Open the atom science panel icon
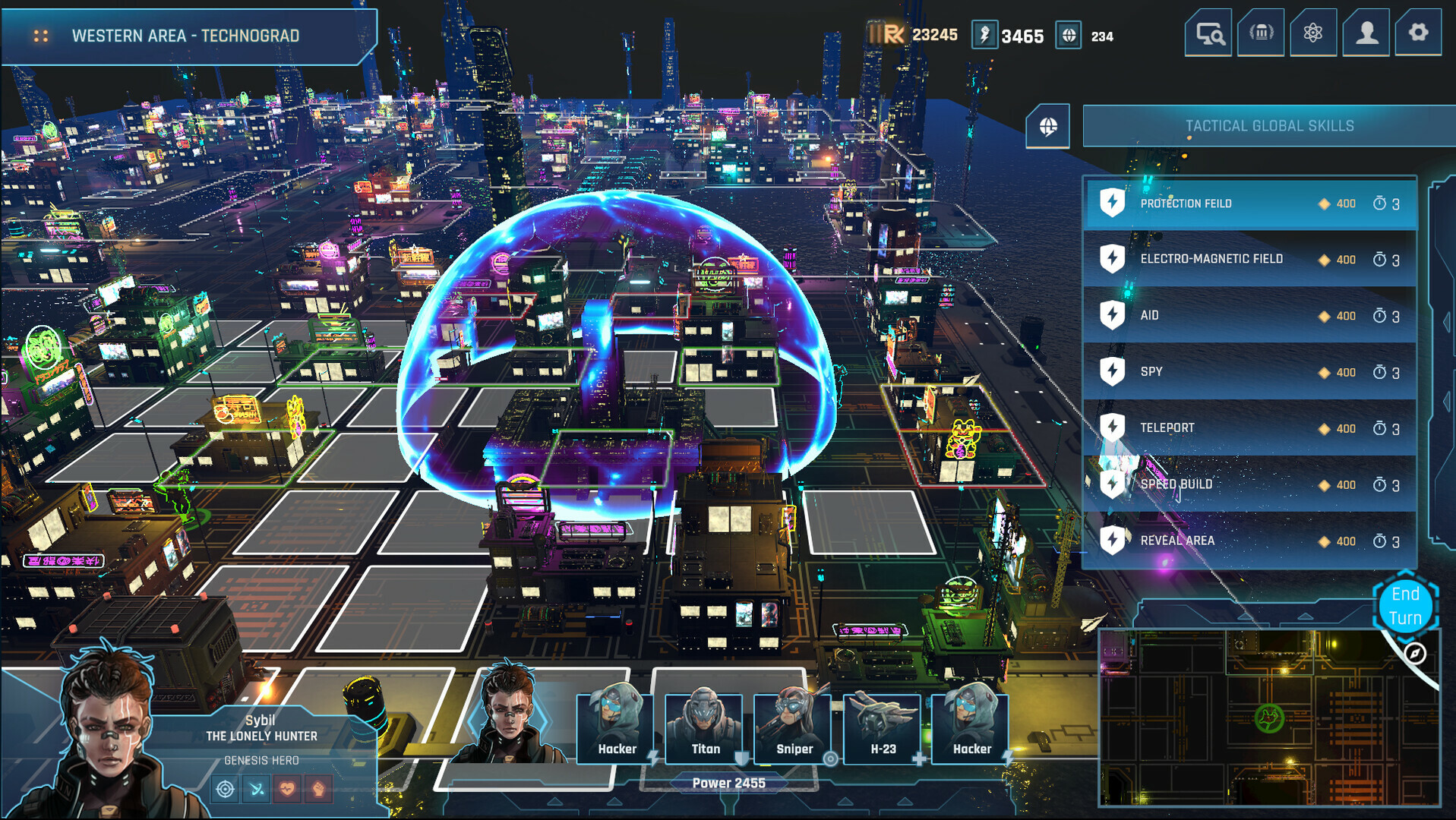 [x=1313, y=33]
